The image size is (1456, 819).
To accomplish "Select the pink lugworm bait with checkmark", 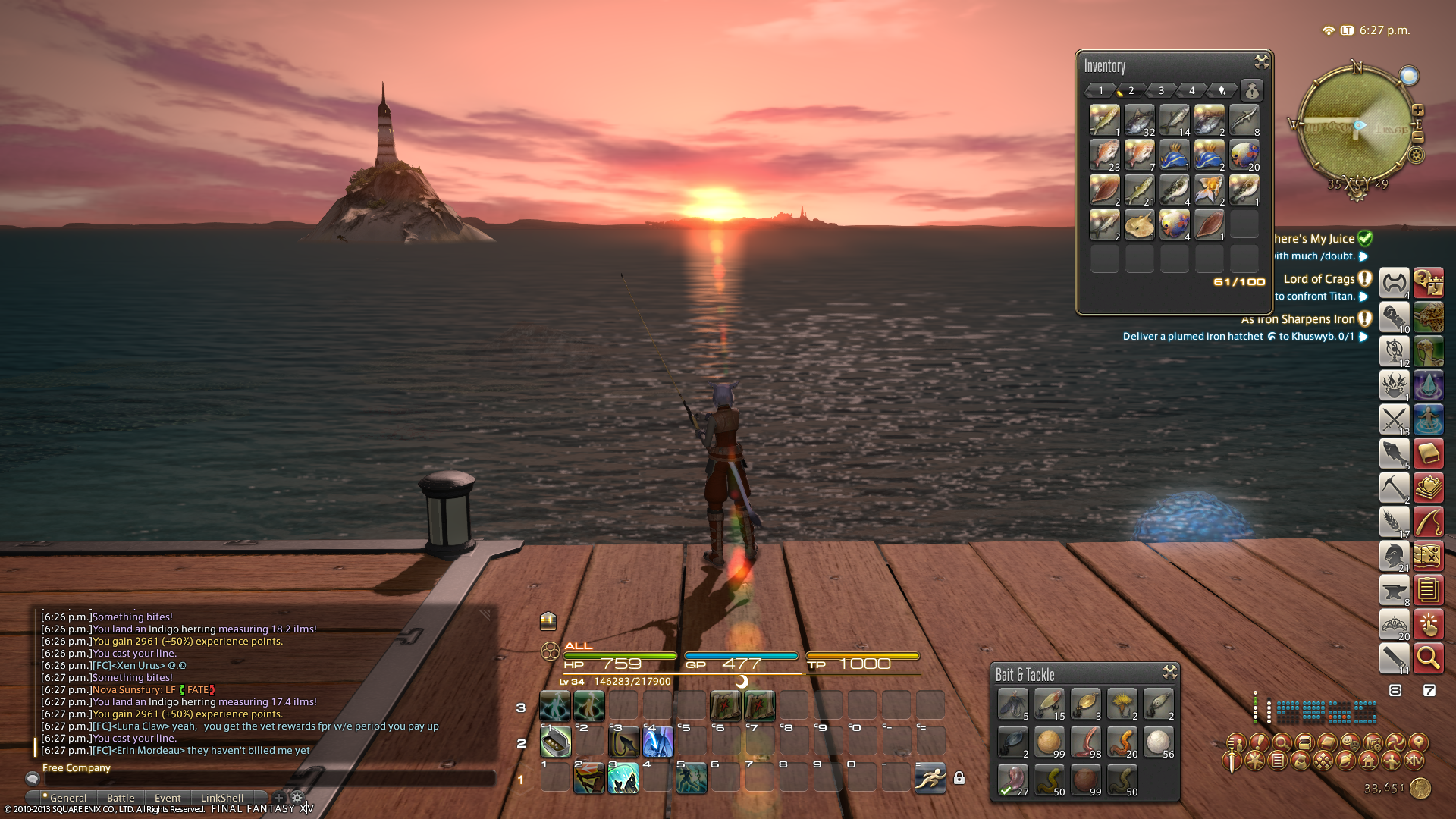I will [x=1012, y=780].
